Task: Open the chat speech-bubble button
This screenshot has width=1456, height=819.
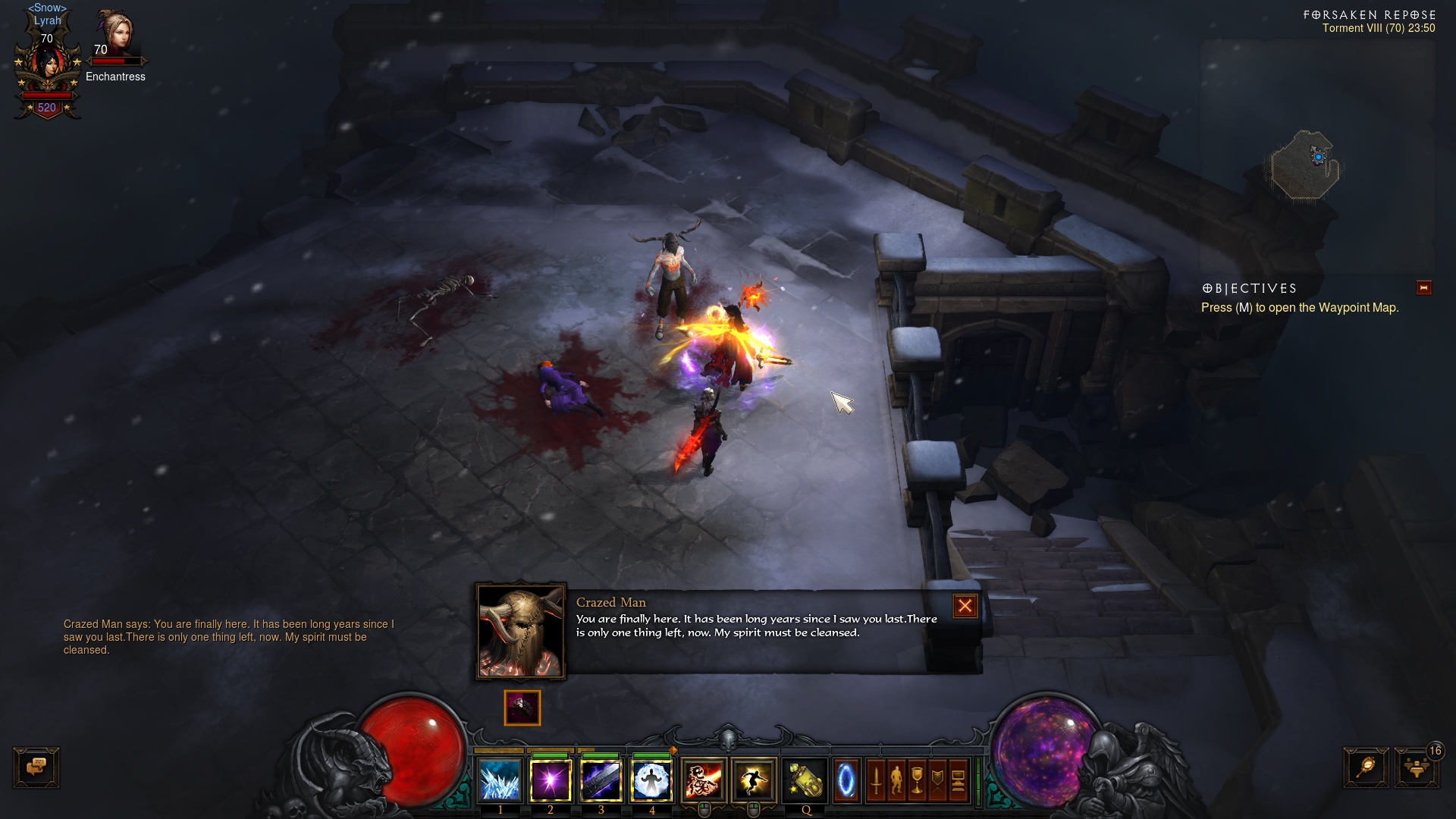Action: coord(36,767)
